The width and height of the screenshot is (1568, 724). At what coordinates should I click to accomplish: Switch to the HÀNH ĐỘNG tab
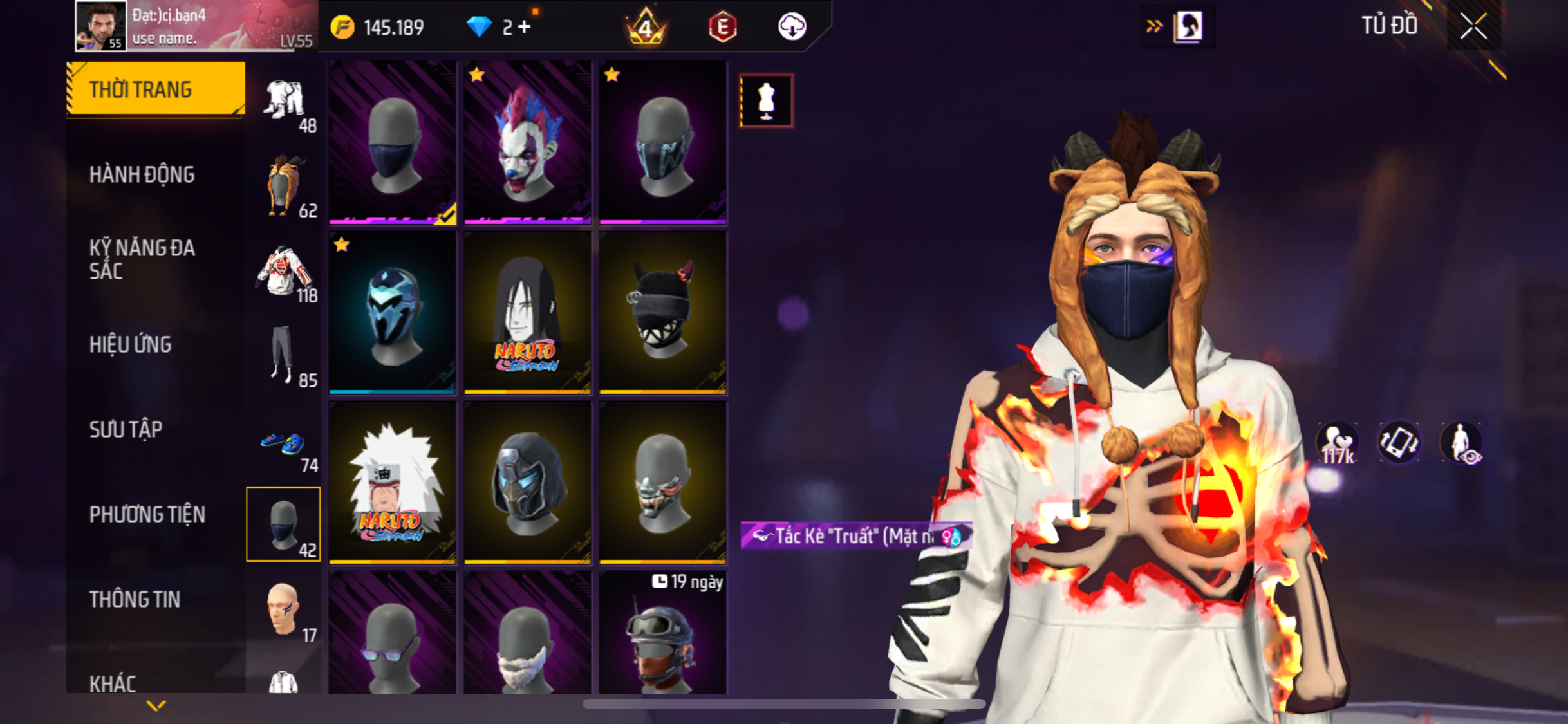click(142, 174)
